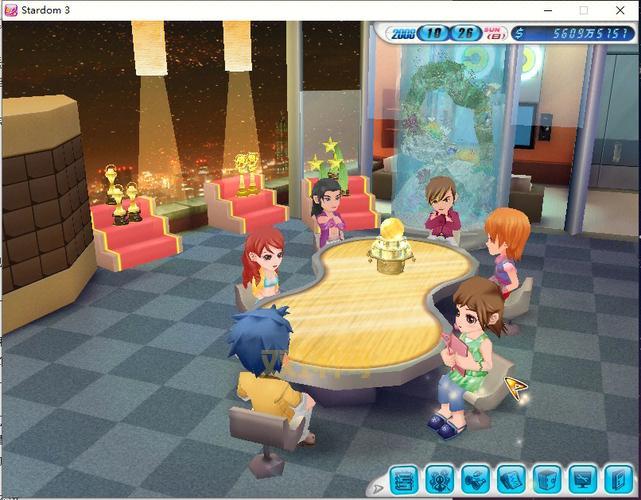Viewport: 641px width, 500px height.
Task: Collapse the toolbar with the arrow
Action: click(x=377, y=488)
